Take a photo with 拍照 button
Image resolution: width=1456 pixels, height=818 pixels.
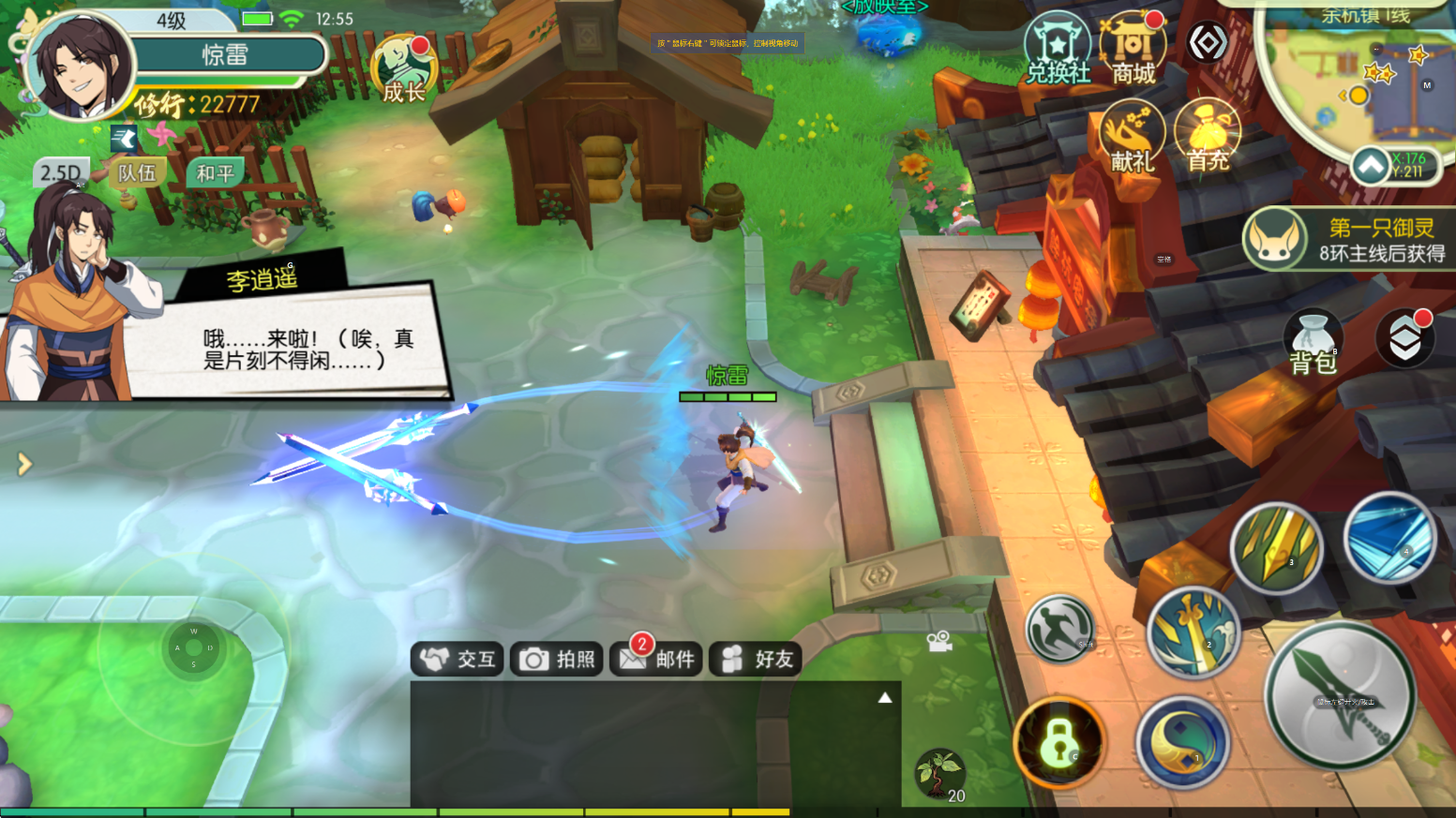point(558,660)
